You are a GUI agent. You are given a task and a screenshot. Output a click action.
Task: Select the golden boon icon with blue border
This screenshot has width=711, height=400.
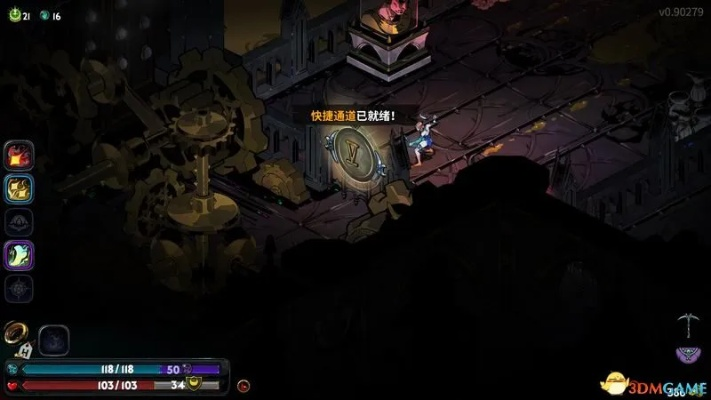(19, 188)
